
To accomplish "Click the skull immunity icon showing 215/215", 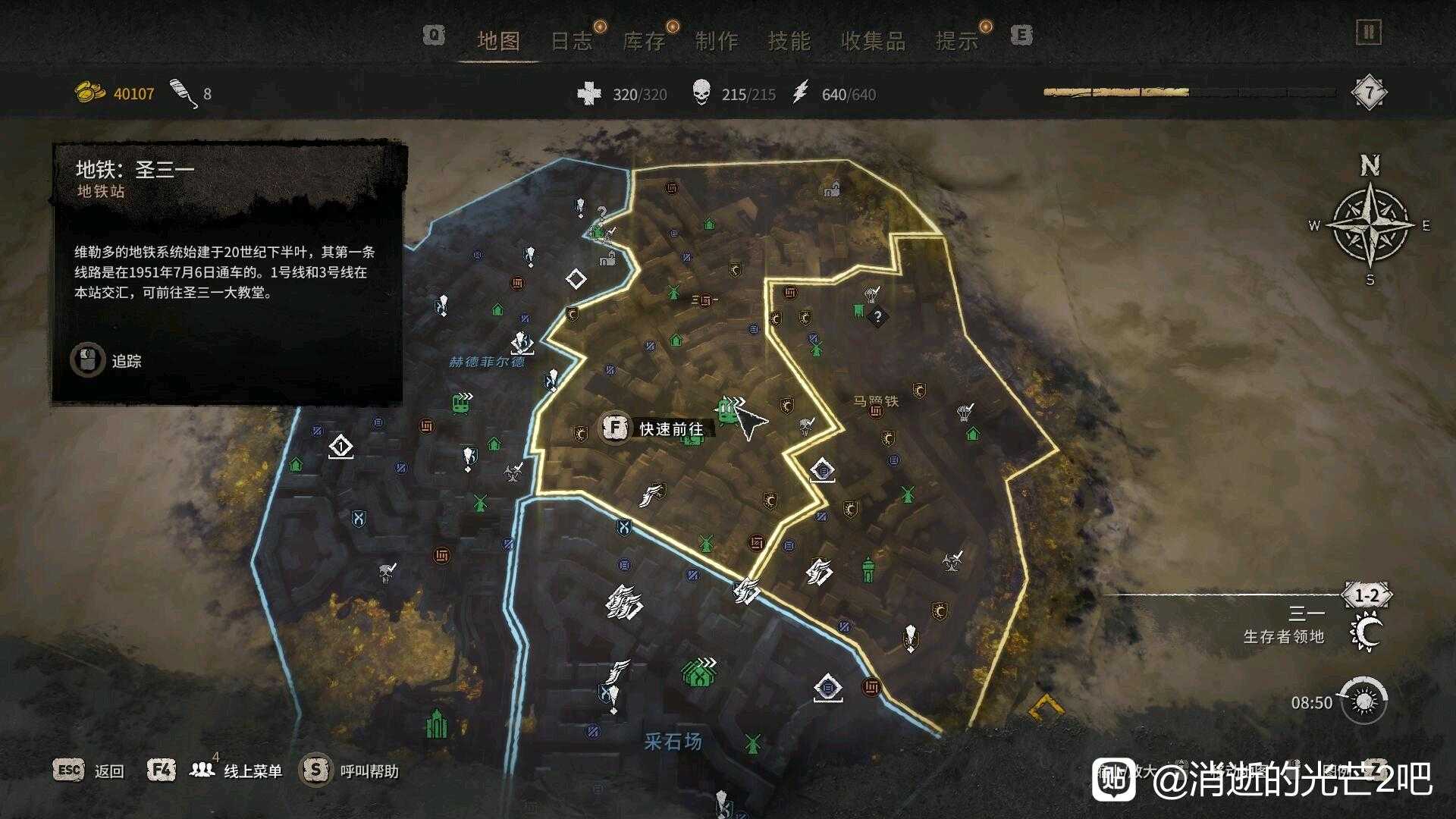I will pos(702,94).
